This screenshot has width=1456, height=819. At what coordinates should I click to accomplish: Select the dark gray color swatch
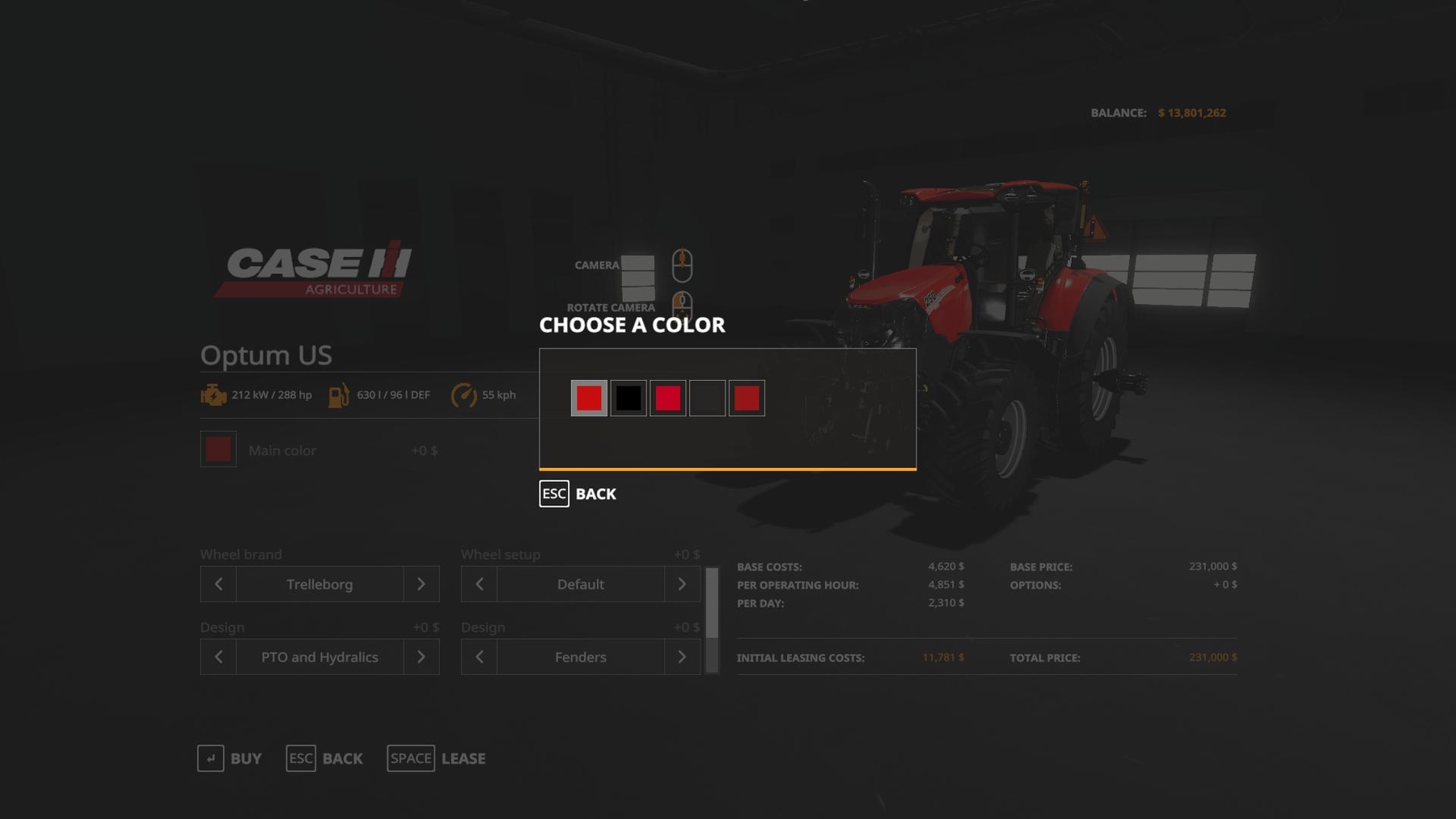(x=707, y=398)
